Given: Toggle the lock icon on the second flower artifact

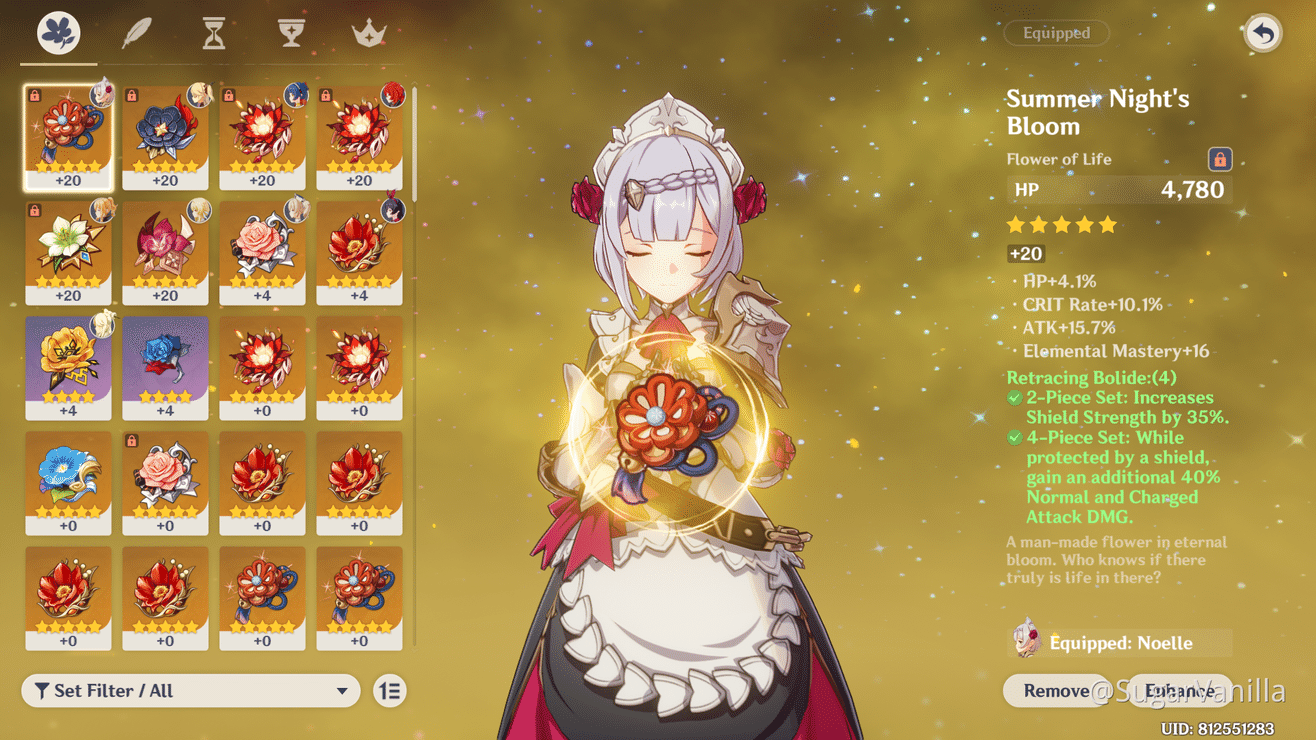Looking at the screenshot, I should click(132, 95).
